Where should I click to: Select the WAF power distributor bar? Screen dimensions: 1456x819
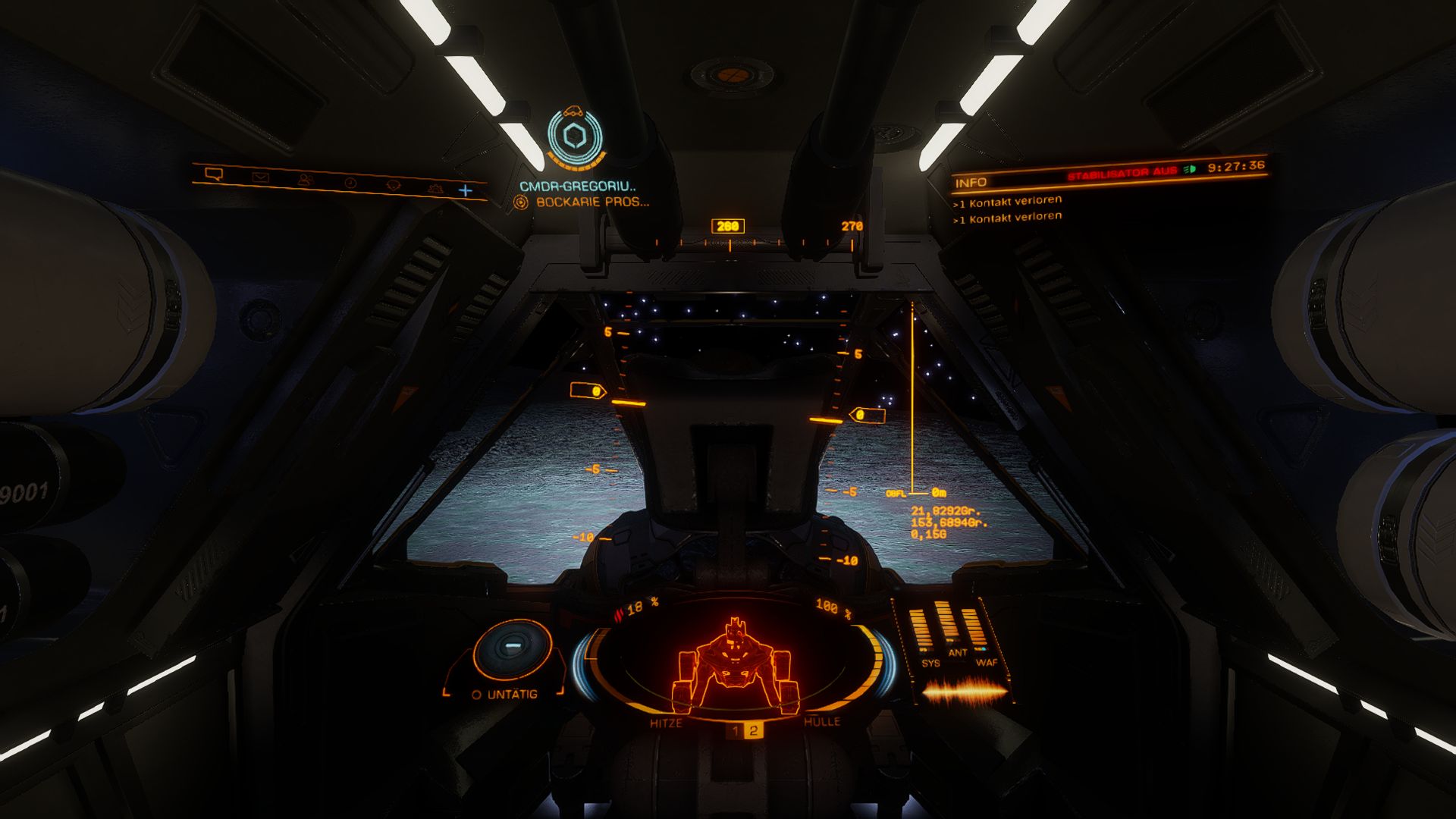(x=974, y=629)
